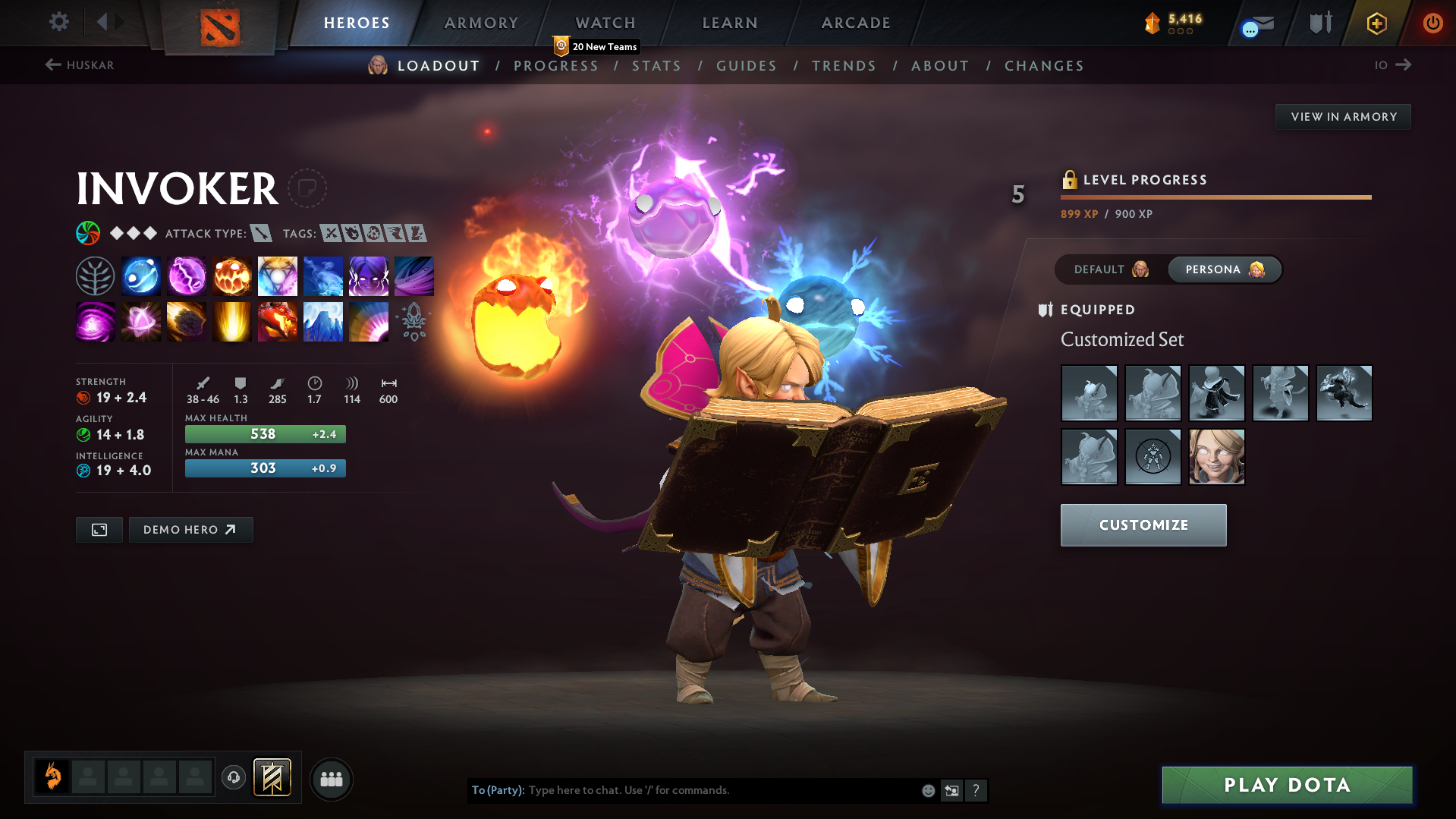The width and height of the screenshot is (1456, 819).
Task: Open the emoticon picker in chat bar
Action: (927, 790)
